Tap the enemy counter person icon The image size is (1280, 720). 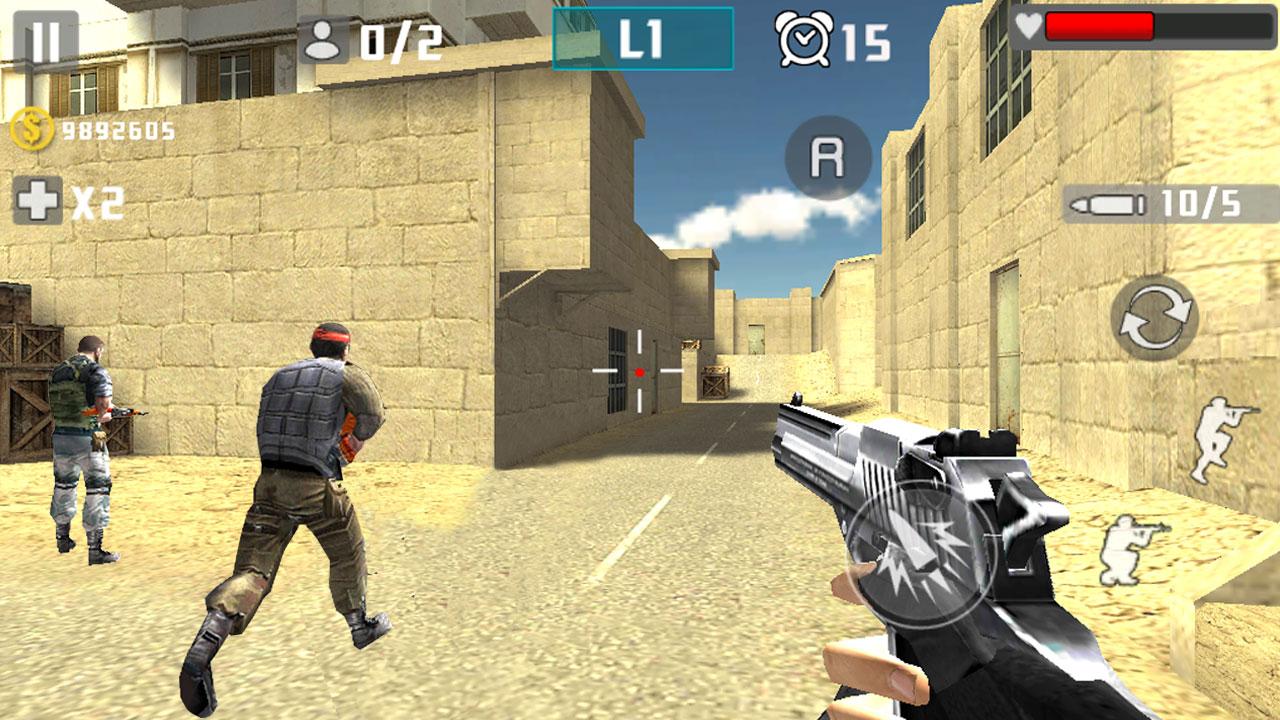pyautogui.click(x=322, y=38)
